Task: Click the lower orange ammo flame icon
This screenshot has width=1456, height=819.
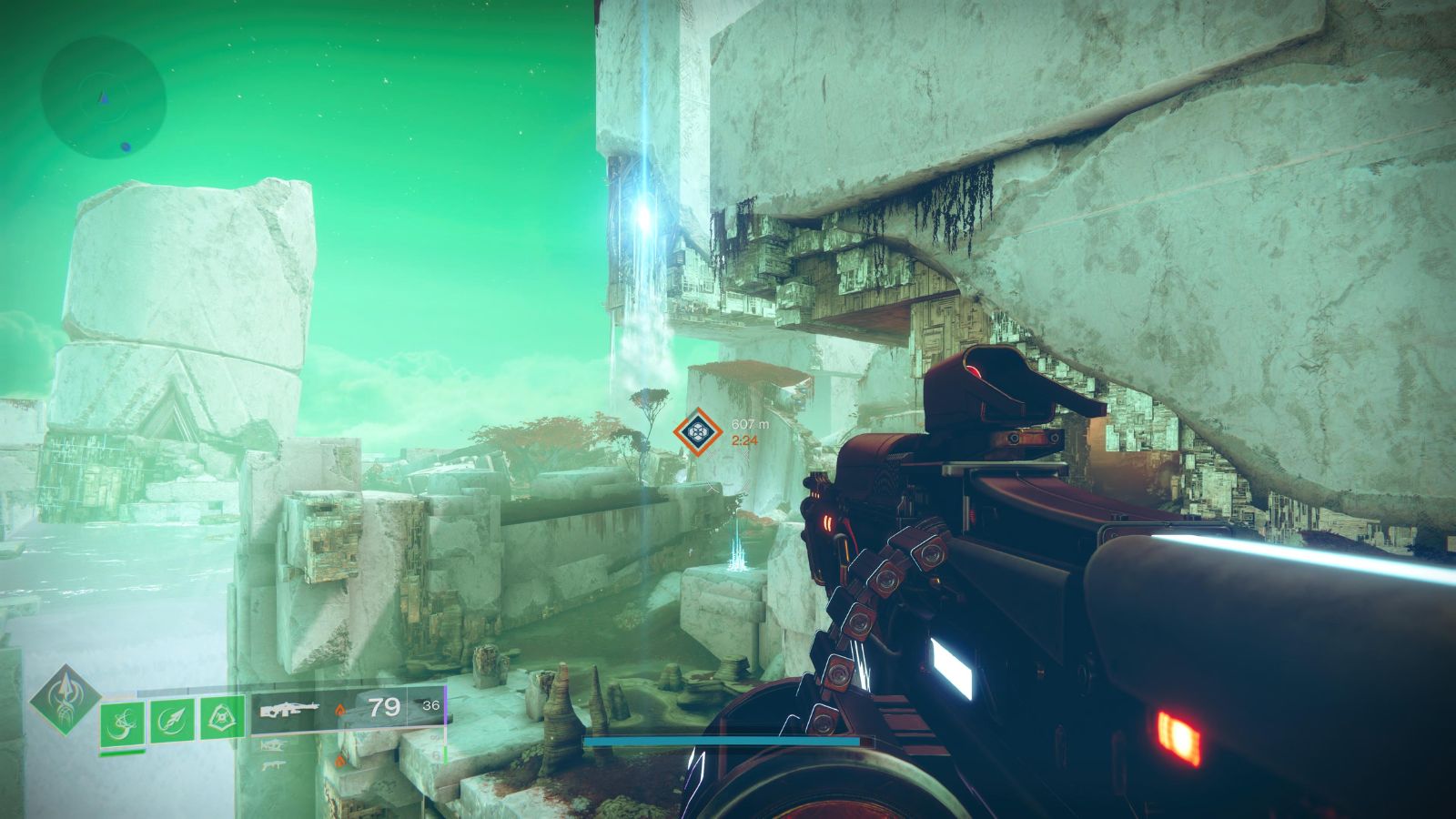Action: tap(339, 761)
